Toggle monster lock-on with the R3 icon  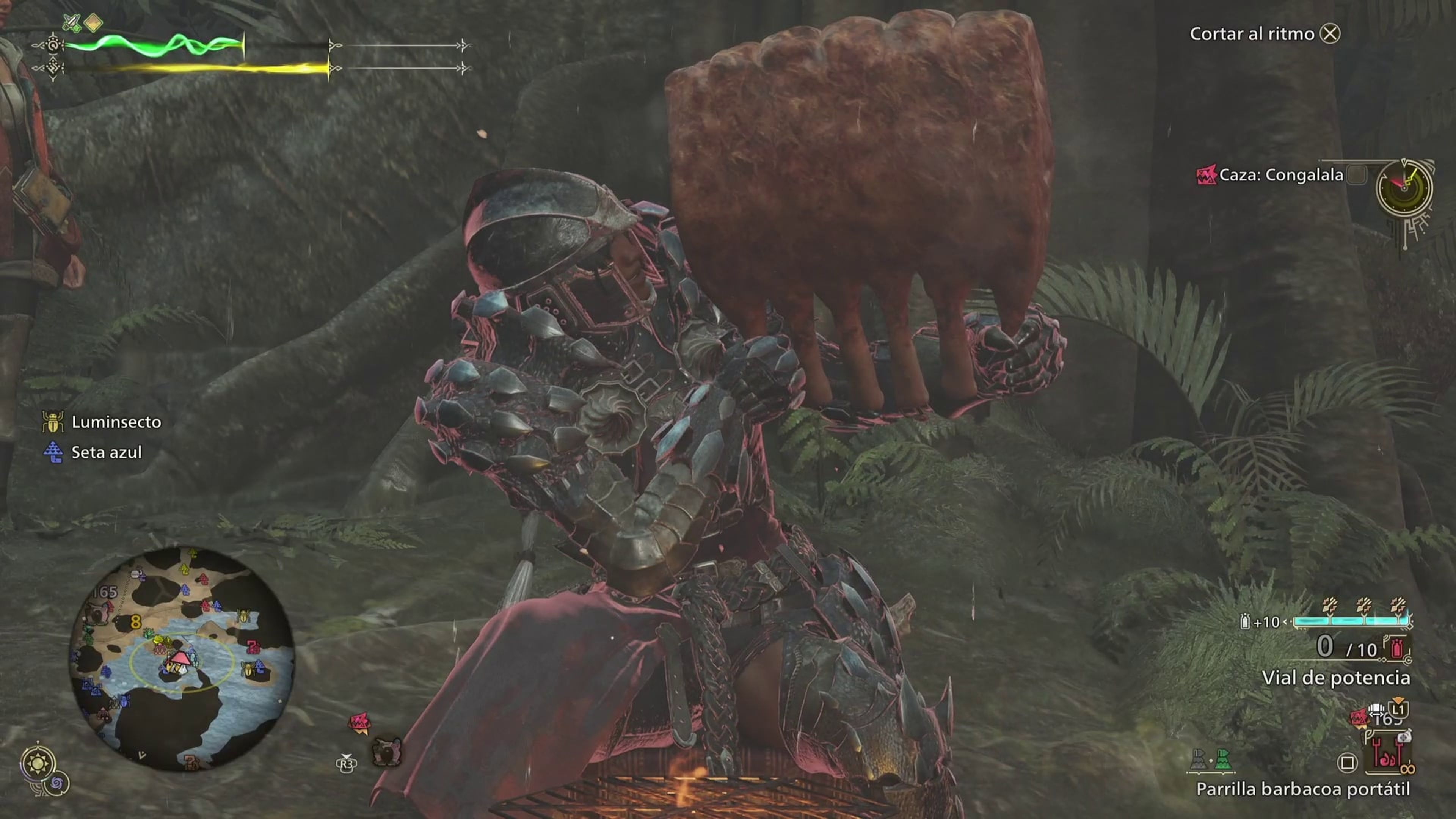[347, 764]
